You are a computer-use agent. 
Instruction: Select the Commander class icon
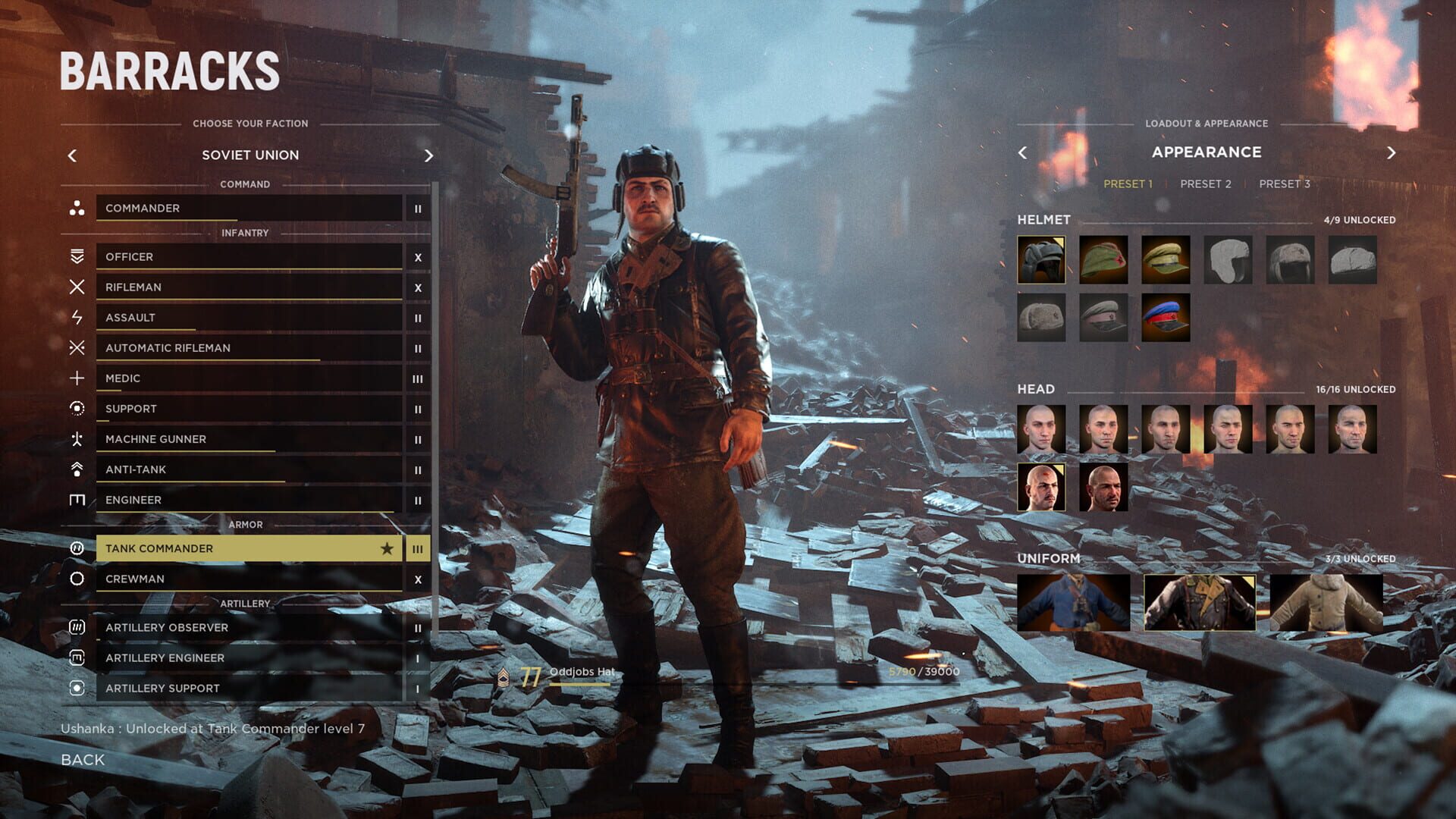coord(76,209)
